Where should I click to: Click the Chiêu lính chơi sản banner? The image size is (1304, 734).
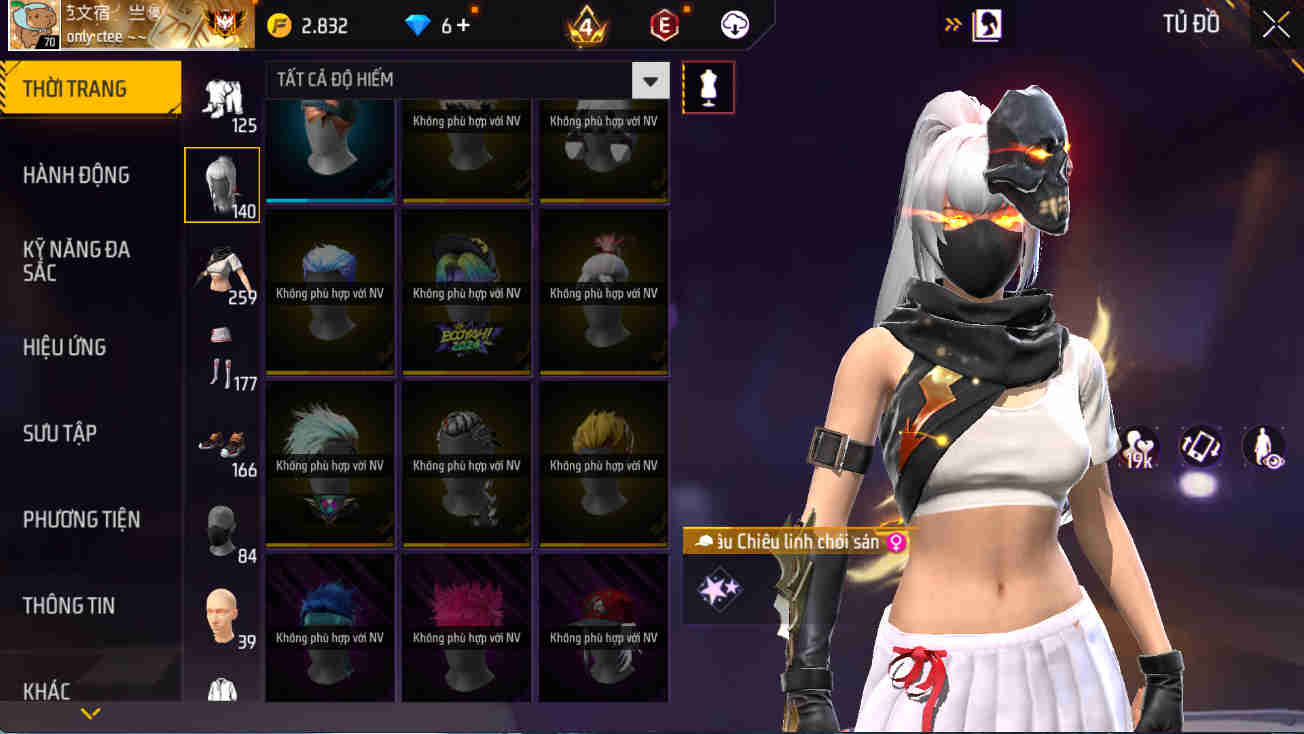790,541
